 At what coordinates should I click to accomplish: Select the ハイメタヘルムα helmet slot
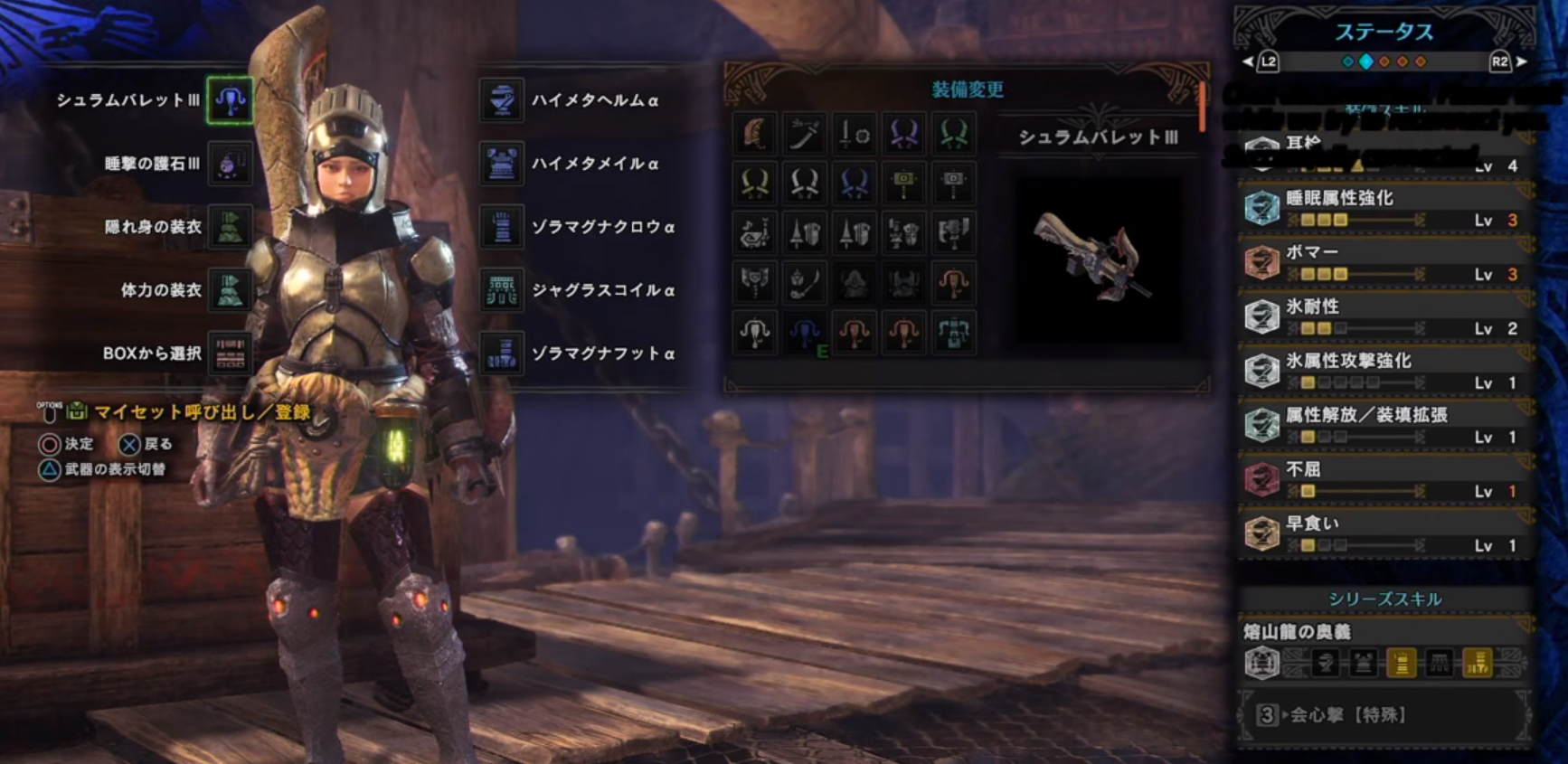coord(502,100)
